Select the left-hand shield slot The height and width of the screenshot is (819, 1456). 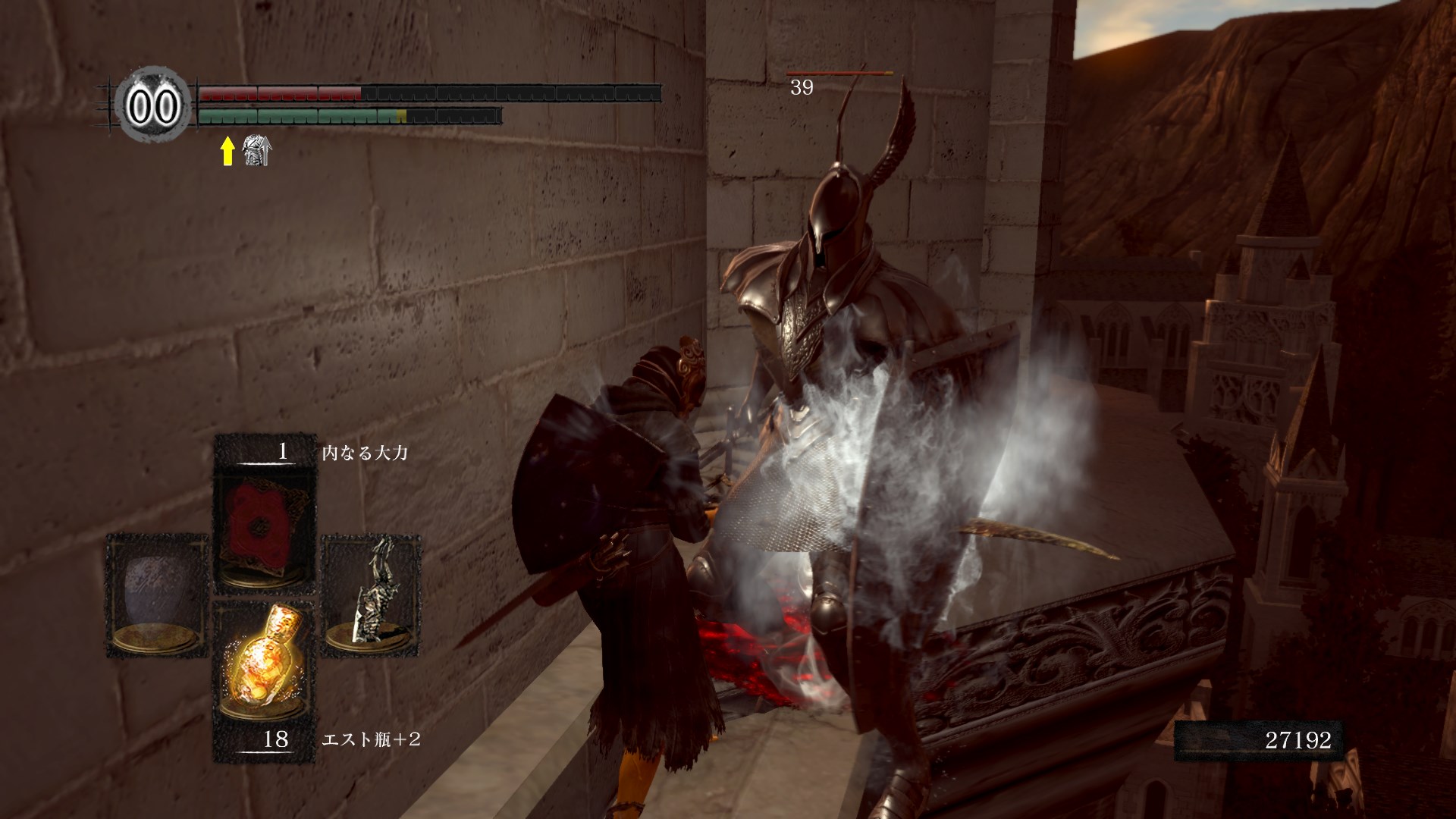pos(158,593)
